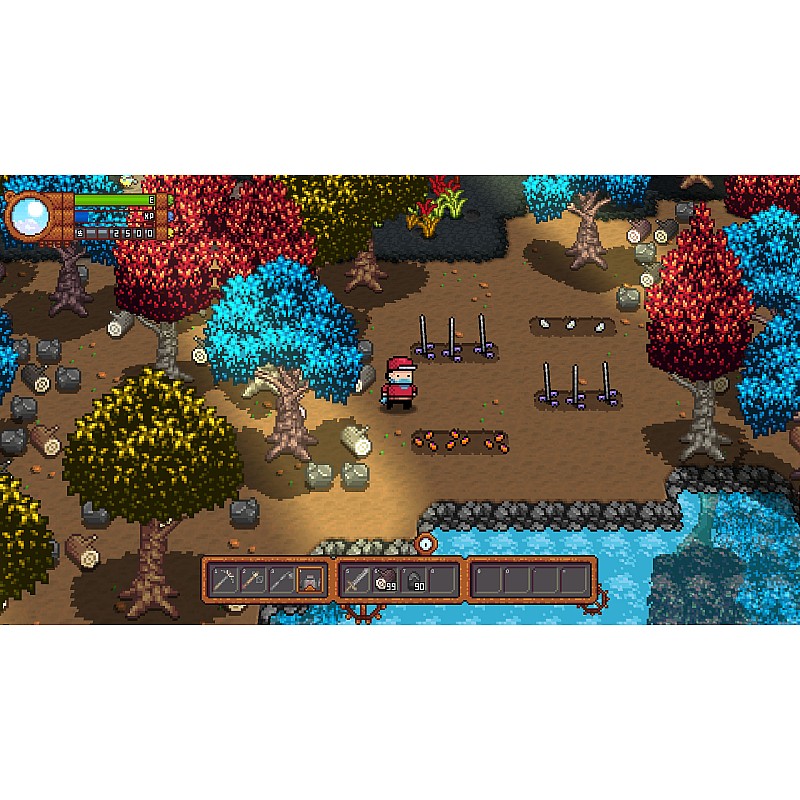Select the highlighted orange-framed hotbar slot

click(x=311, y=579)
